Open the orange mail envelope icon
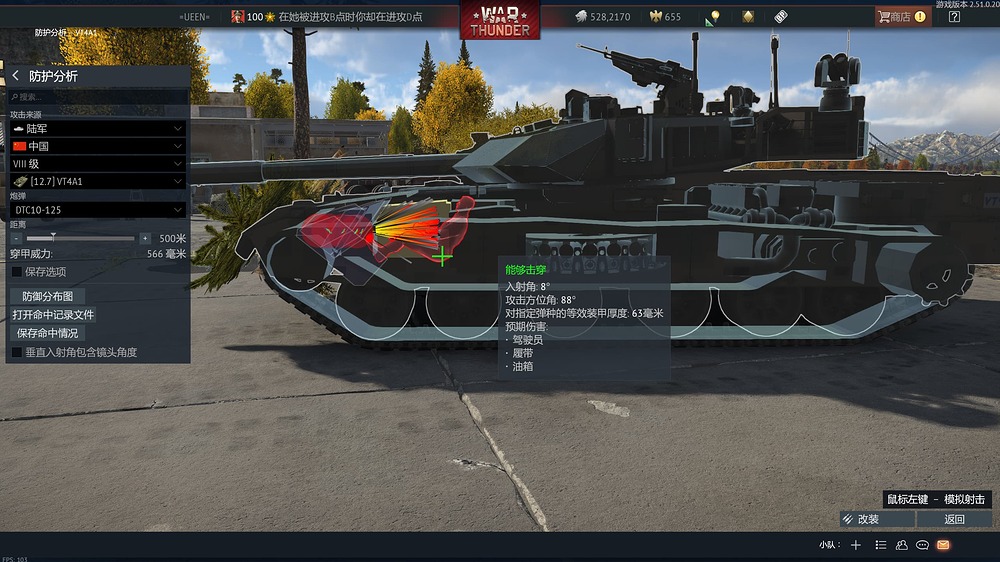 (x=943, y=545)
